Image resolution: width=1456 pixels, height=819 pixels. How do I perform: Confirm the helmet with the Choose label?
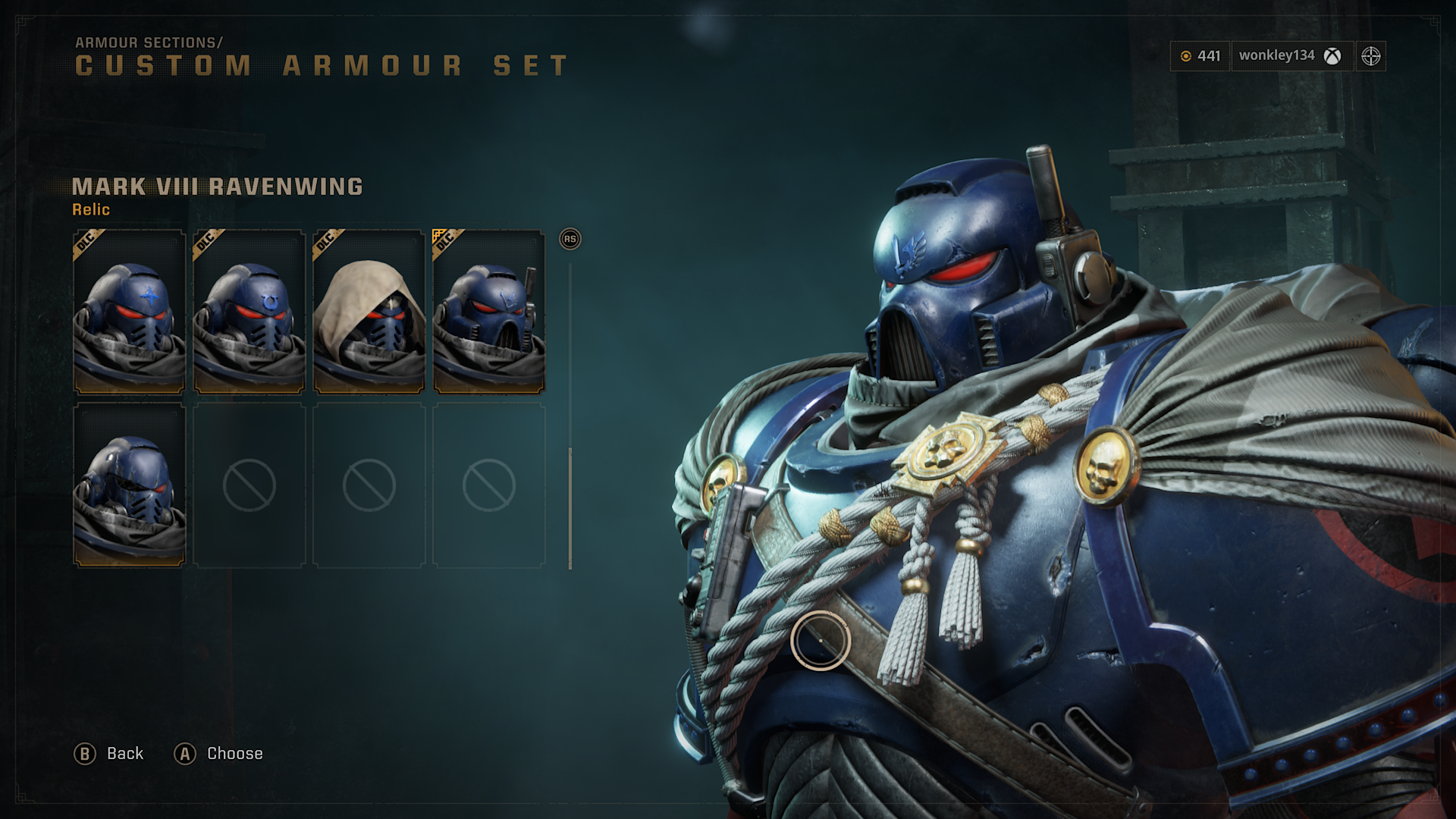coord(234,754)
